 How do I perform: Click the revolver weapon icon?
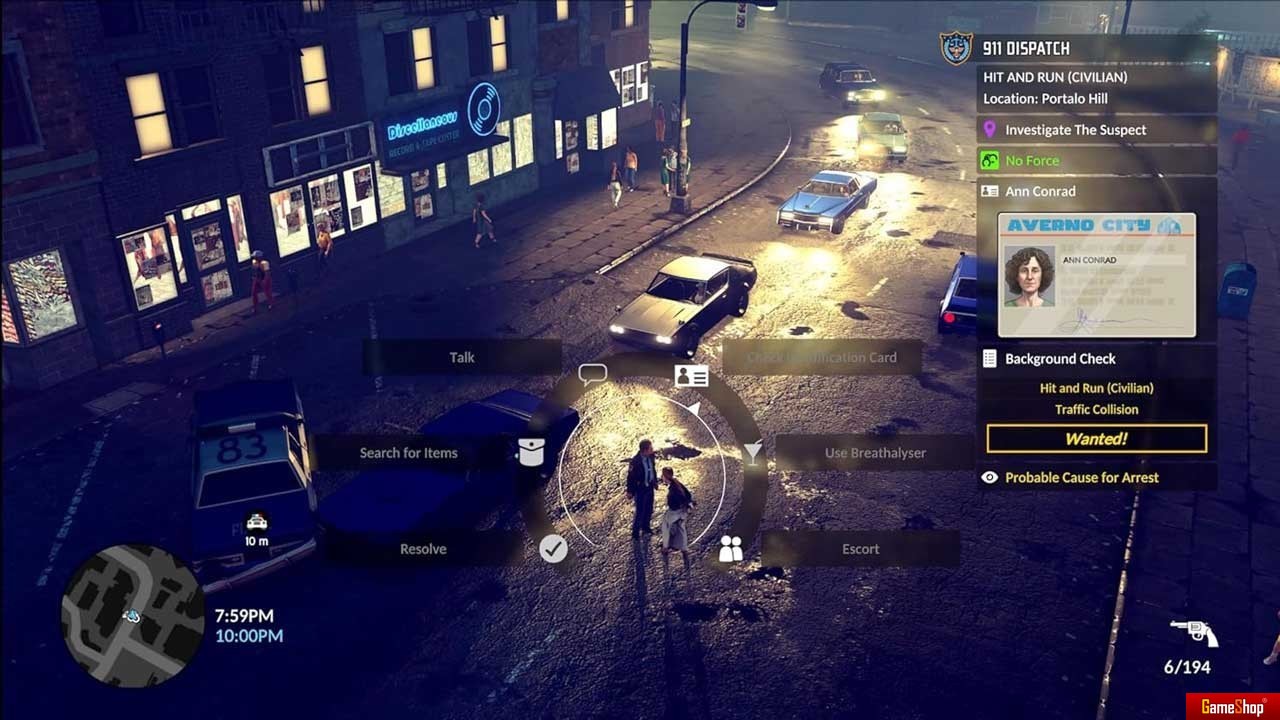click(1194, 633)
